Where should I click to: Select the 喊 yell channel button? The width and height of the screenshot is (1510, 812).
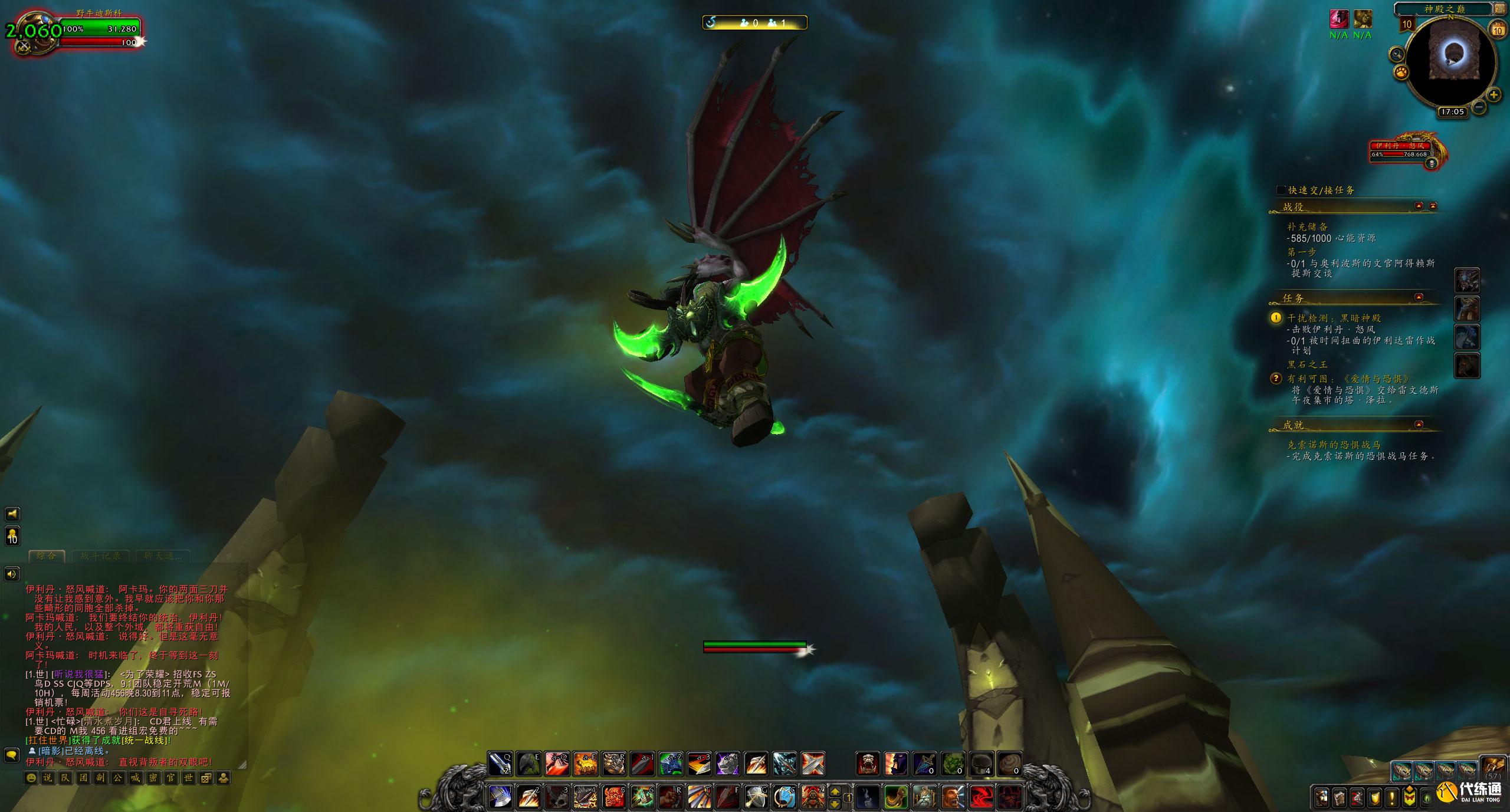click(x=135, y=778)
